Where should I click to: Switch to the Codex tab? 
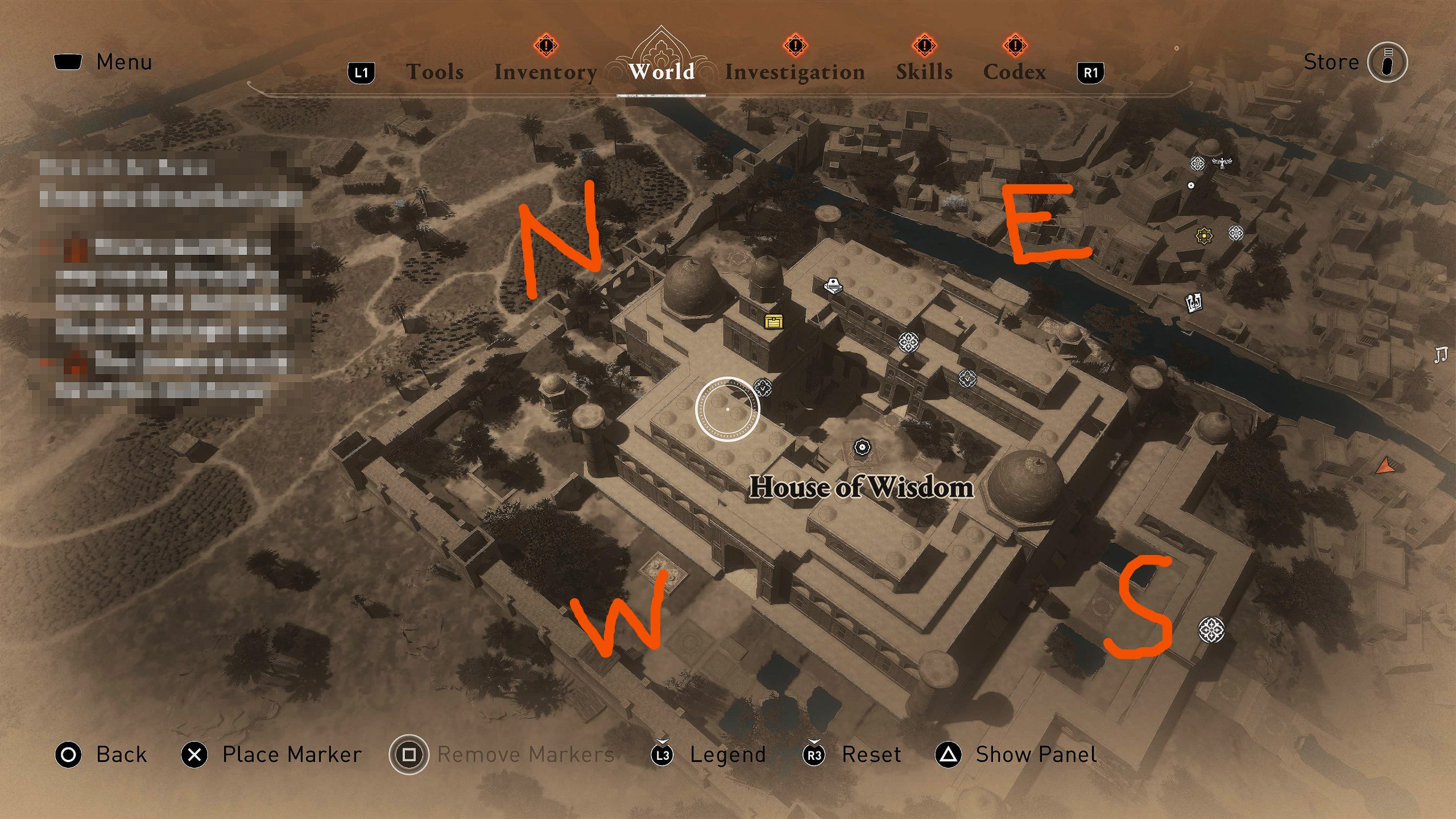click(1014, 72)
